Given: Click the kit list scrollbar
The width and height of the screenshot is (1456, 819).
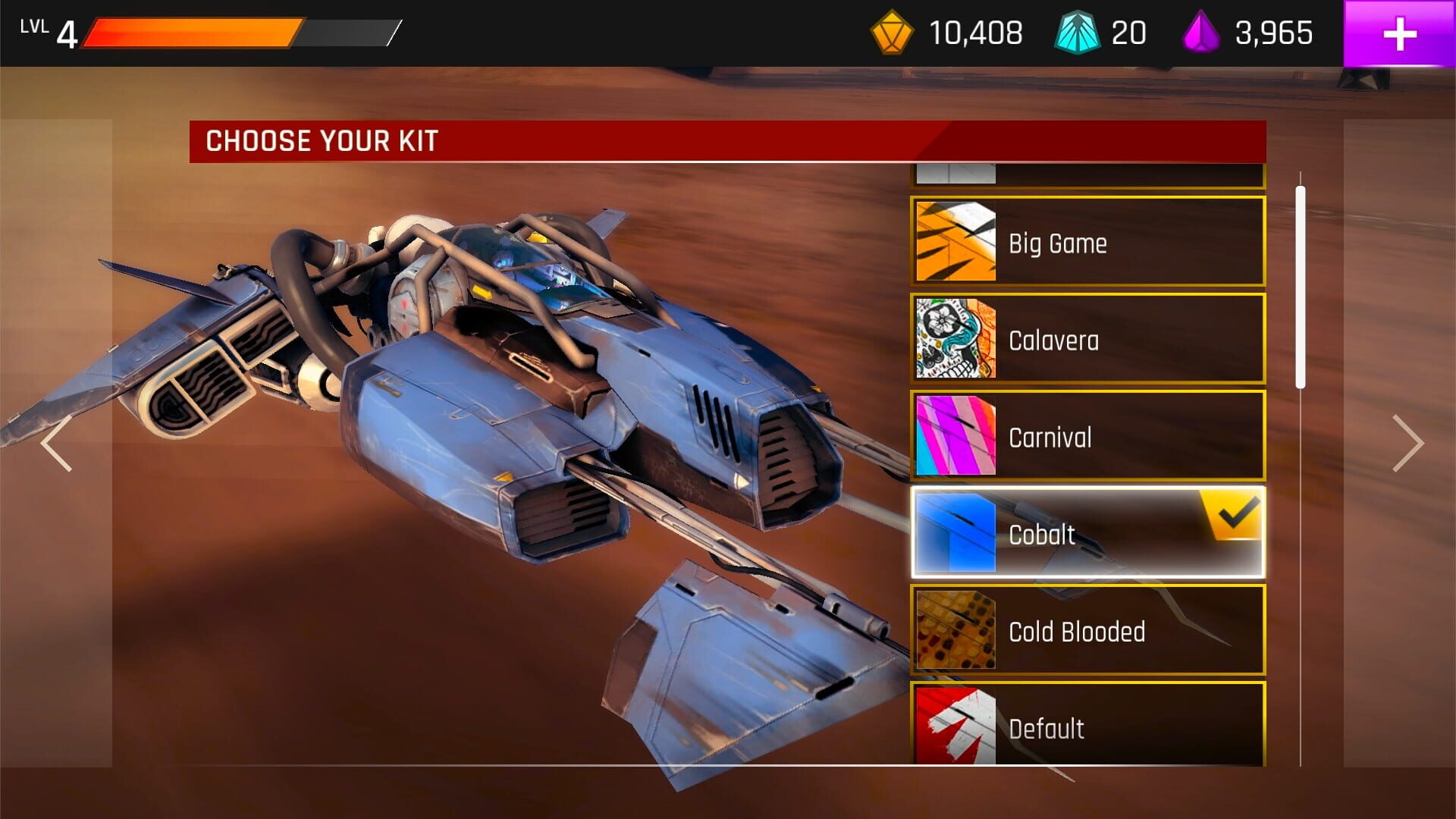Looking at the screenshot, I should point(1301,288).
